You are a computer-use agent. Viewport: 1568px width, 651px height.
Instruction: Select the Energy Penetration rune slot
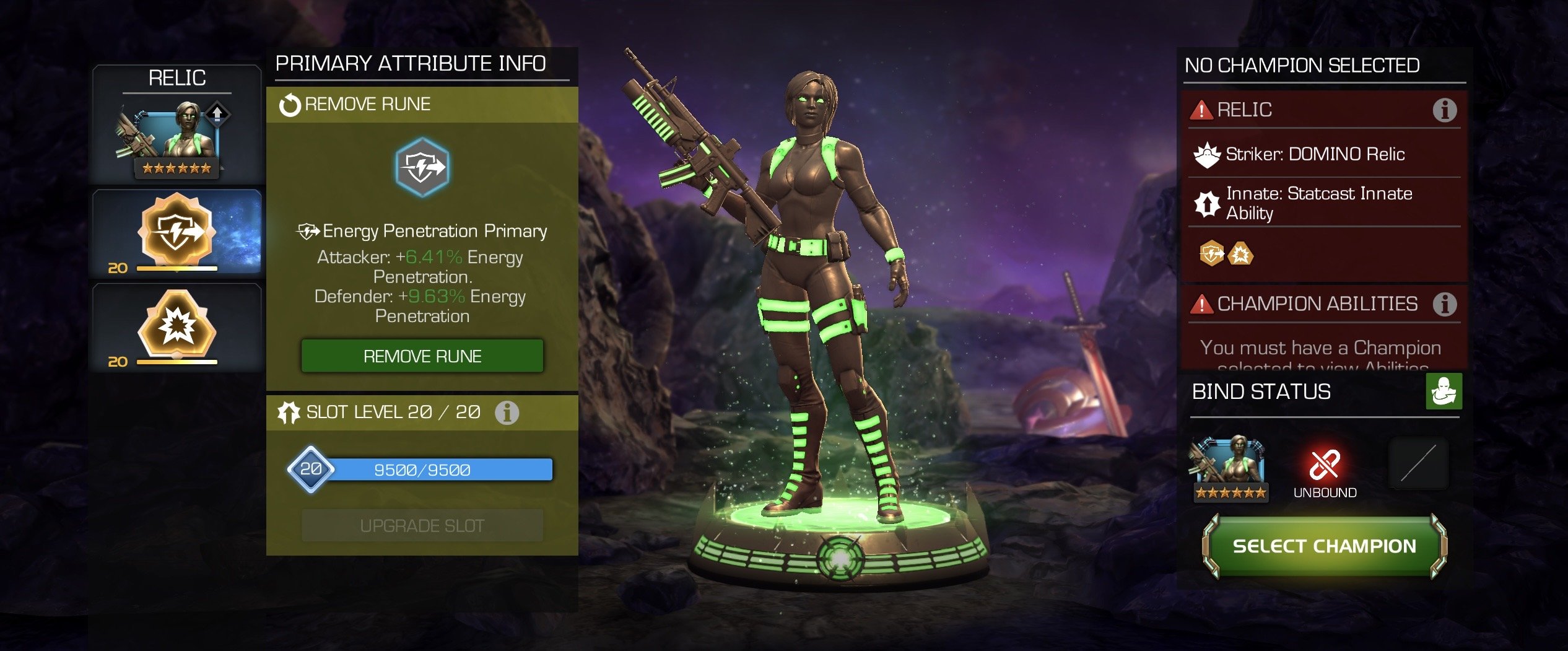[177, 232]
